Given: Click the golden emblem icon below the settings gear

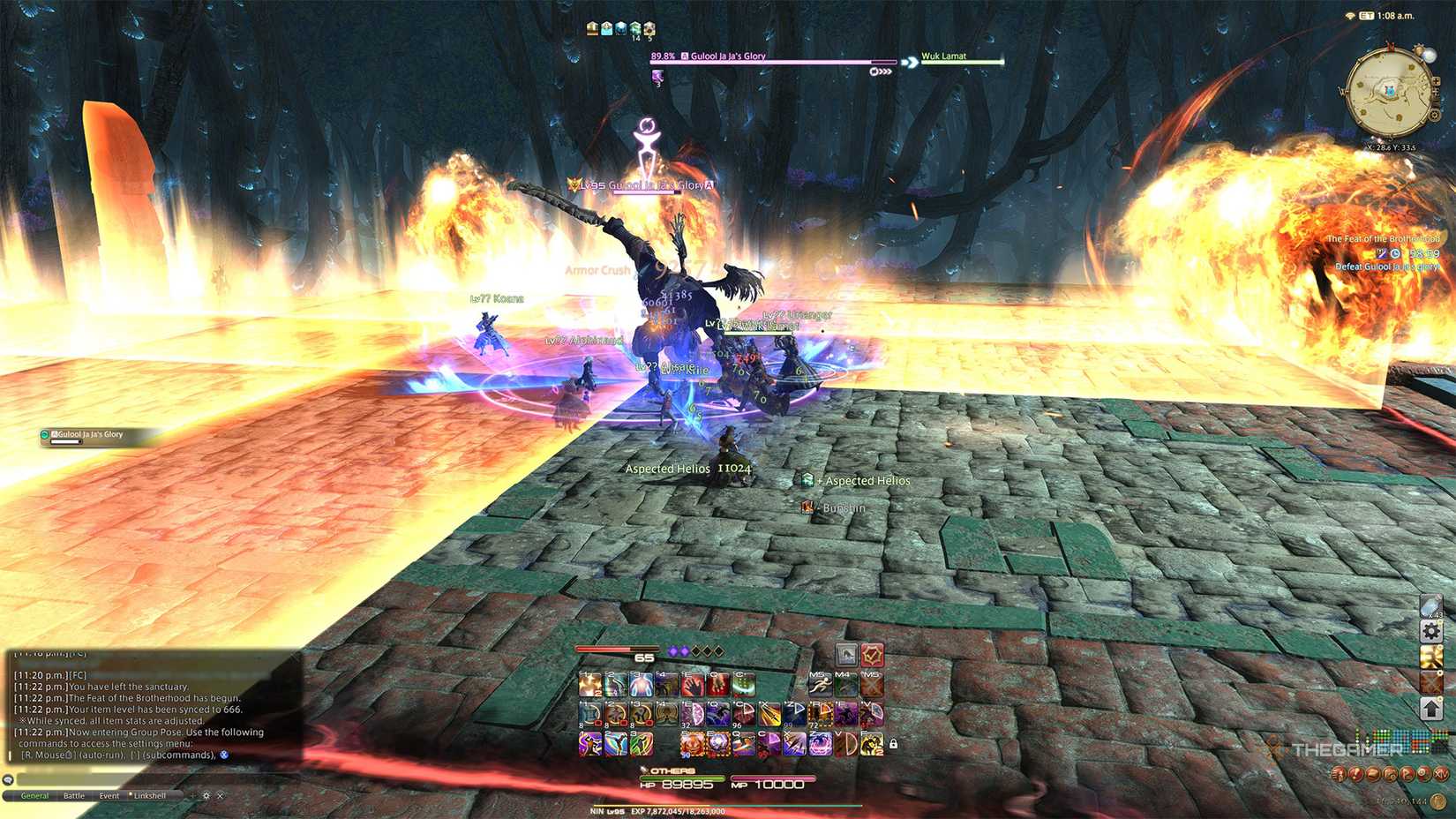Looking at the screenshot, I should (1431, 657).
